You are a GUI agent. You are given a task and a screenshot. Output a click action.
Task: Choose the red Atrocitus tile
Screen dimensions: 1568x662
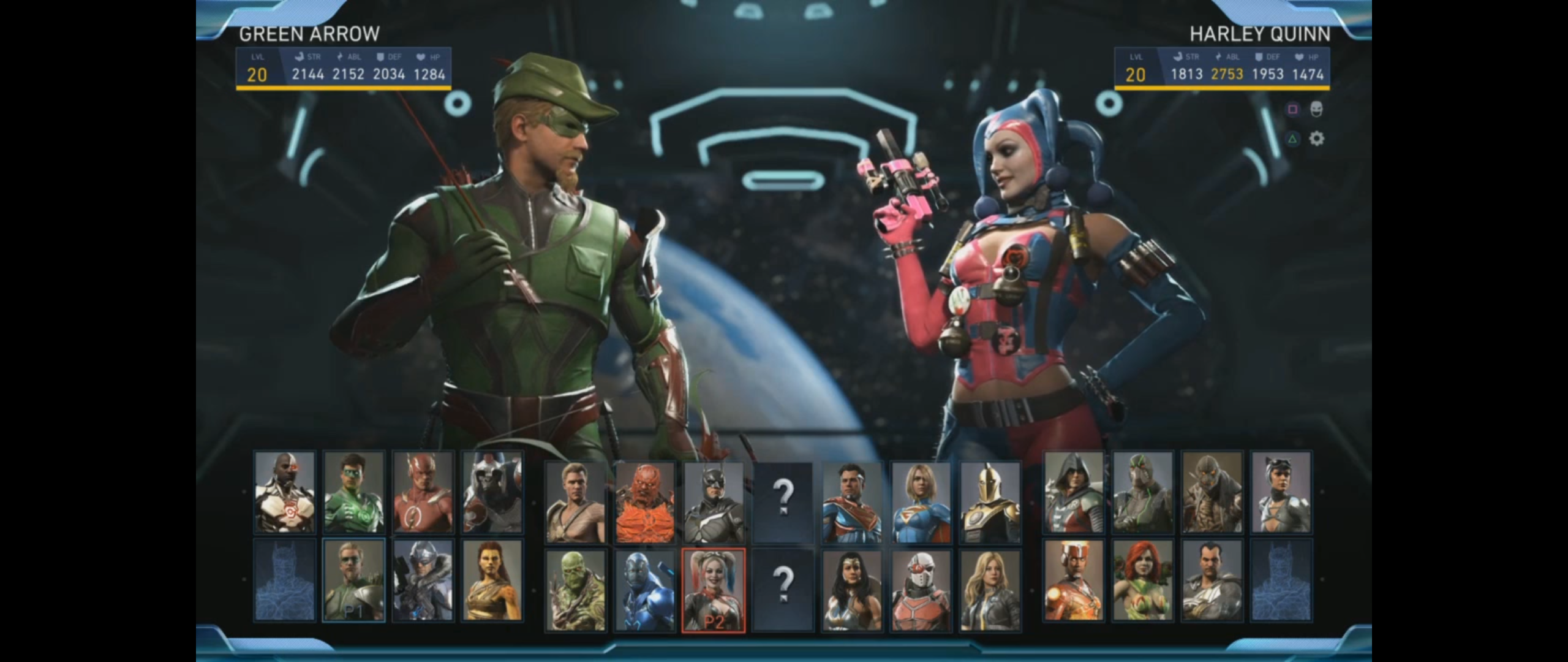pos(644,503)
